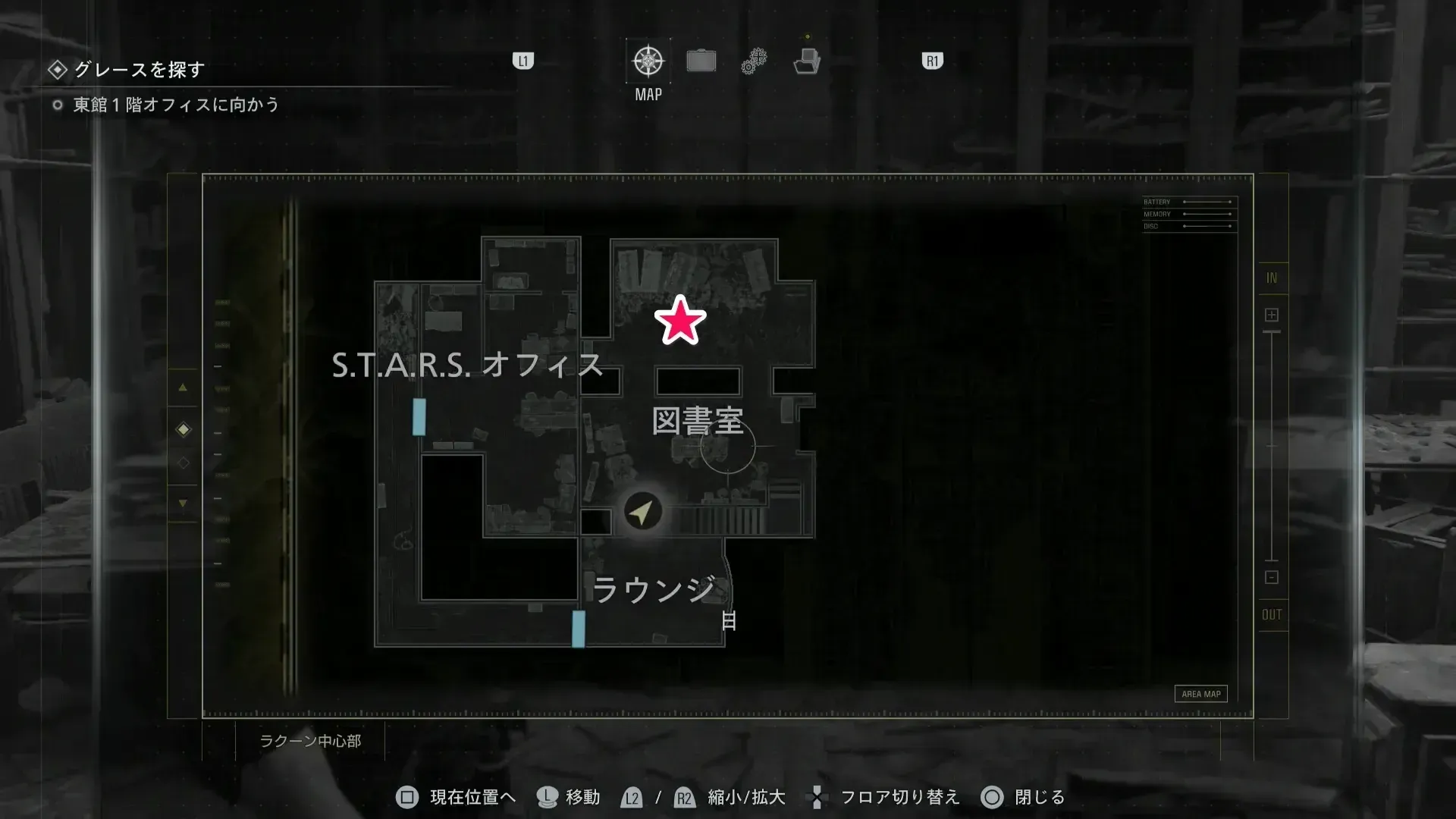Select the unfilled diamond floor indicator
Viewport: 1456px width, 819px height.
pyautogui.click(x=183, y=463)
